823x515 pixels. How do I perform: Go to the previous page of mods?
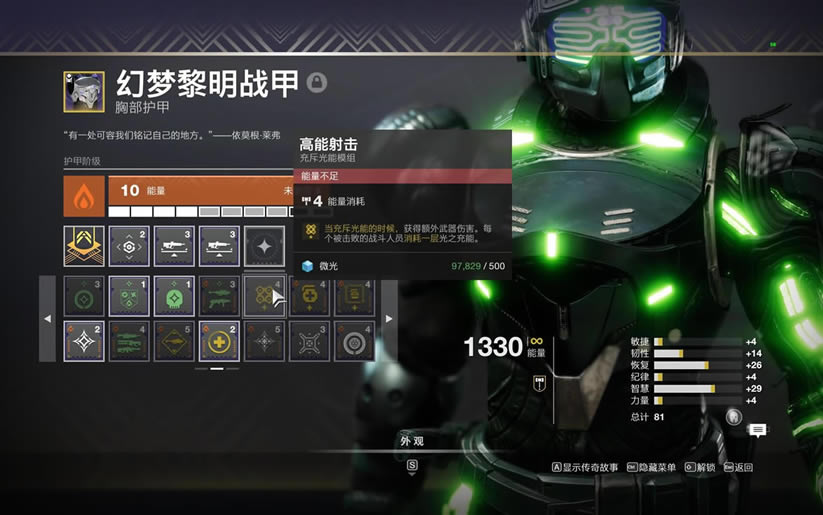click(48, 319)
